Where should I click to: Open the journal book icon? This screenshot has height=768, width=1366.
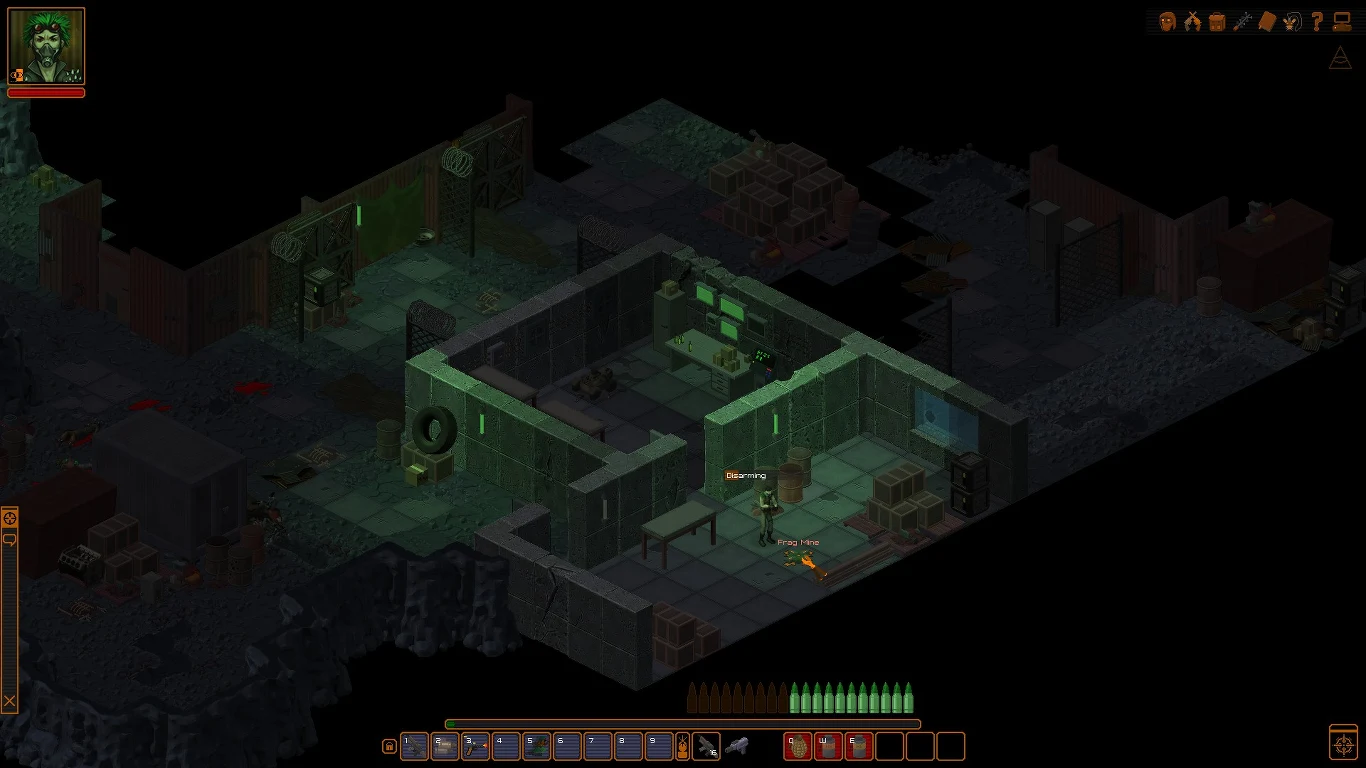1266,21
